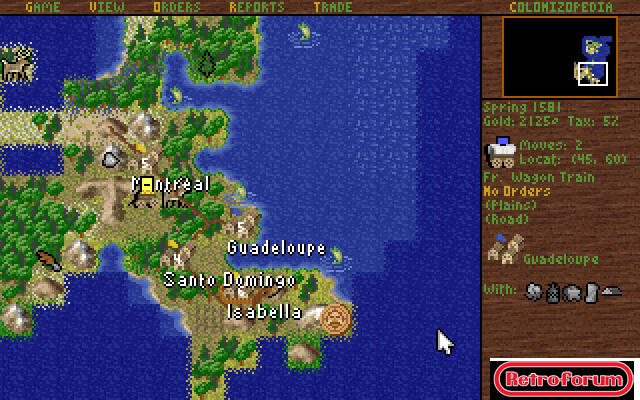Screen dimensions: 640x400
Task: Open the Reports menu
Action: [x=256, y=7]
